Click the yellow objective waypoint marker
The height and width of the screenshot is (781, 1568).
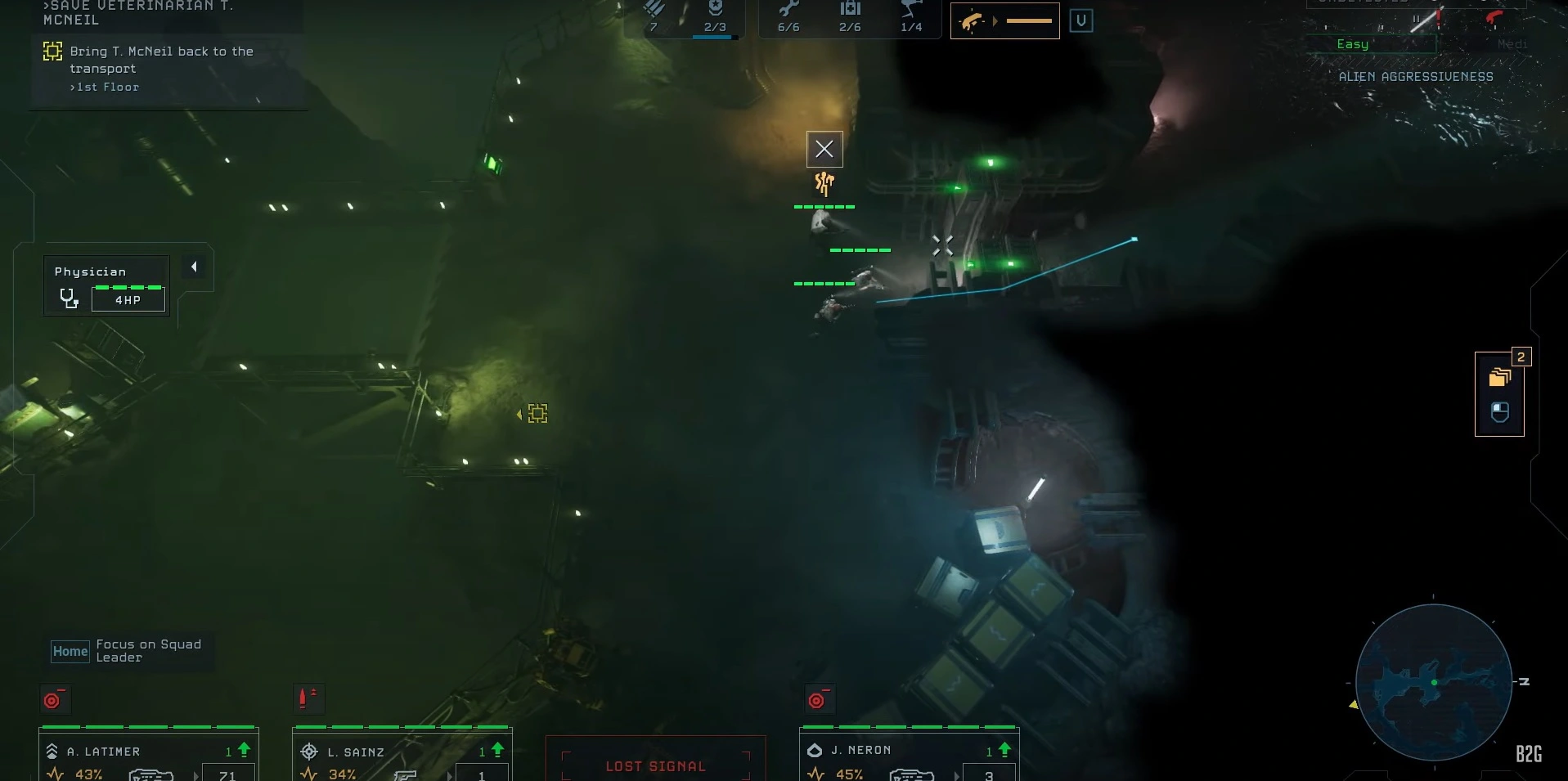click(537, 414)
